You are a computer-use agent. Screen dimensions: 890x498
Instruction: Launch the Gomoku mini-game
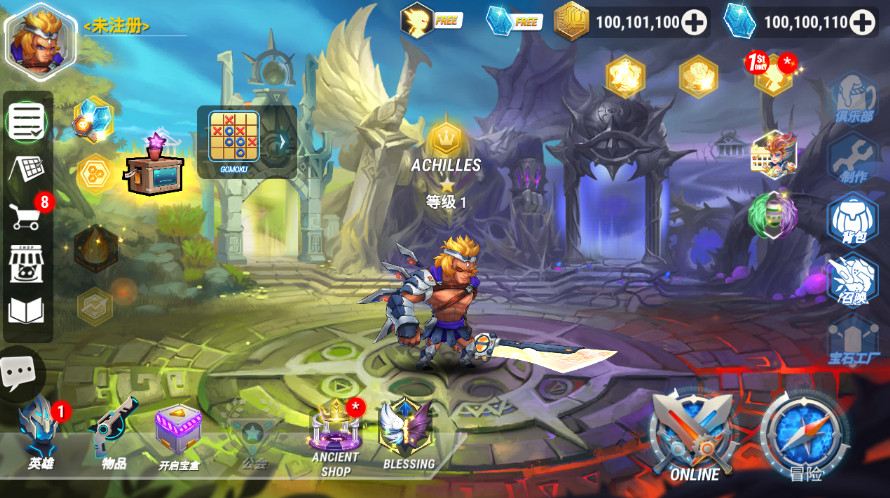[x=233, y=138]
